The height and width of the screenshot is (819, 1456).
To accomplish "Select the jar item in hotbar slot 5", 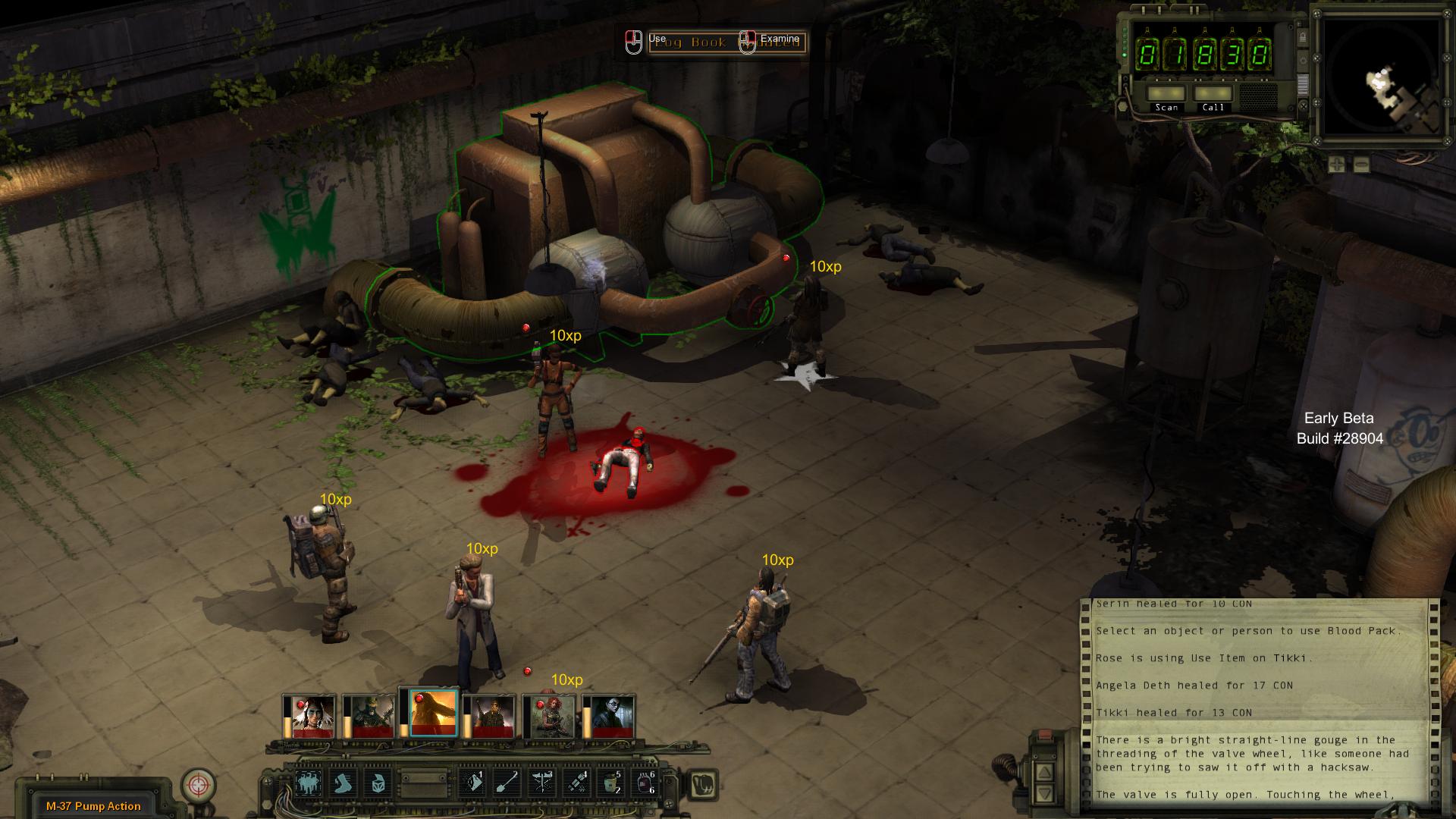I will pyautogui.click(x=610, y=783).
